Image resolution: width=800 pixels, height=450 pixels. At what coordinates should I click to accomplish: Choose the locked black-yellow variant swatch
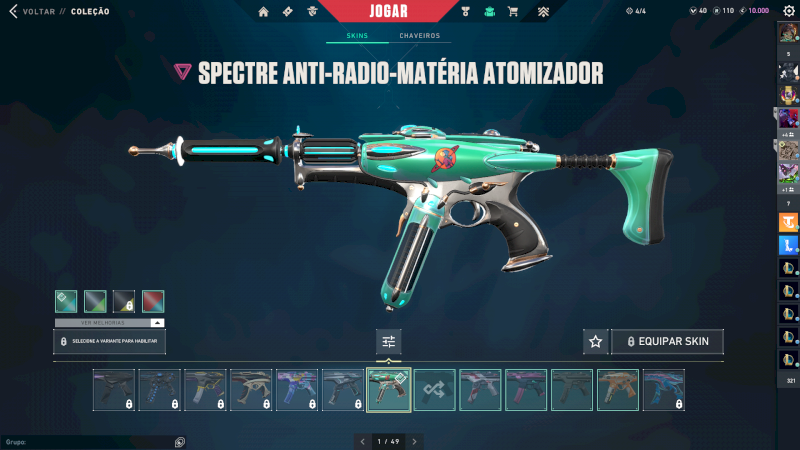pyautogui.click(x=124, y=301)
